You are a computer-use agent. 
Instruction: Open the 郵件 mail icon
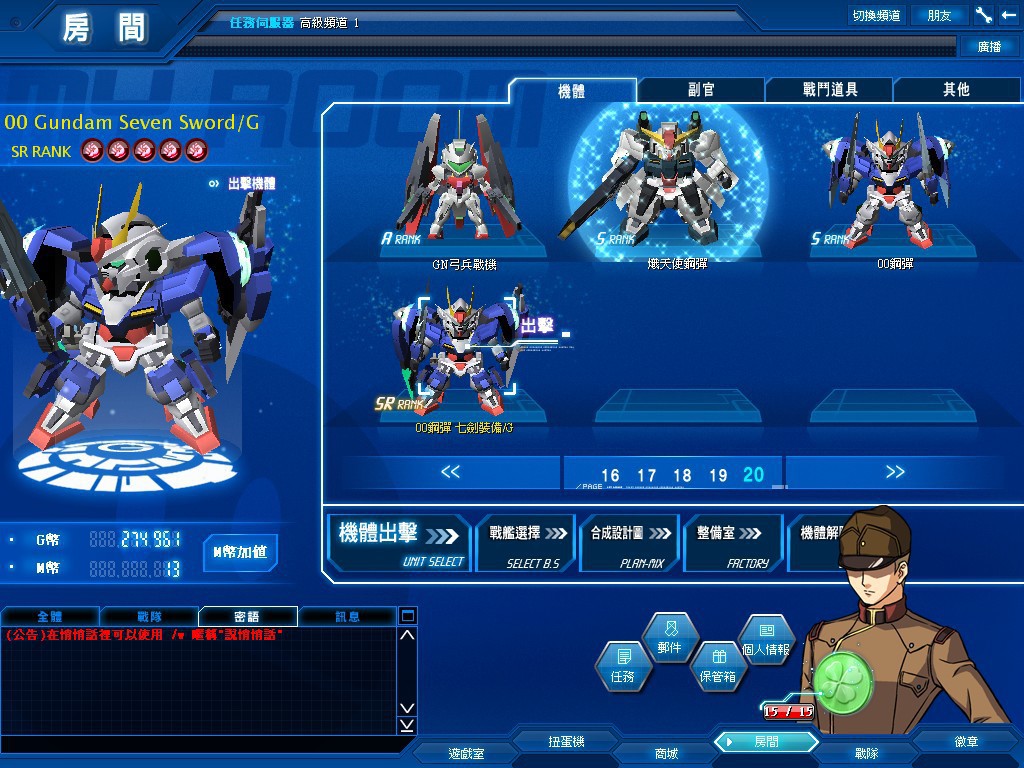point(669,638)
